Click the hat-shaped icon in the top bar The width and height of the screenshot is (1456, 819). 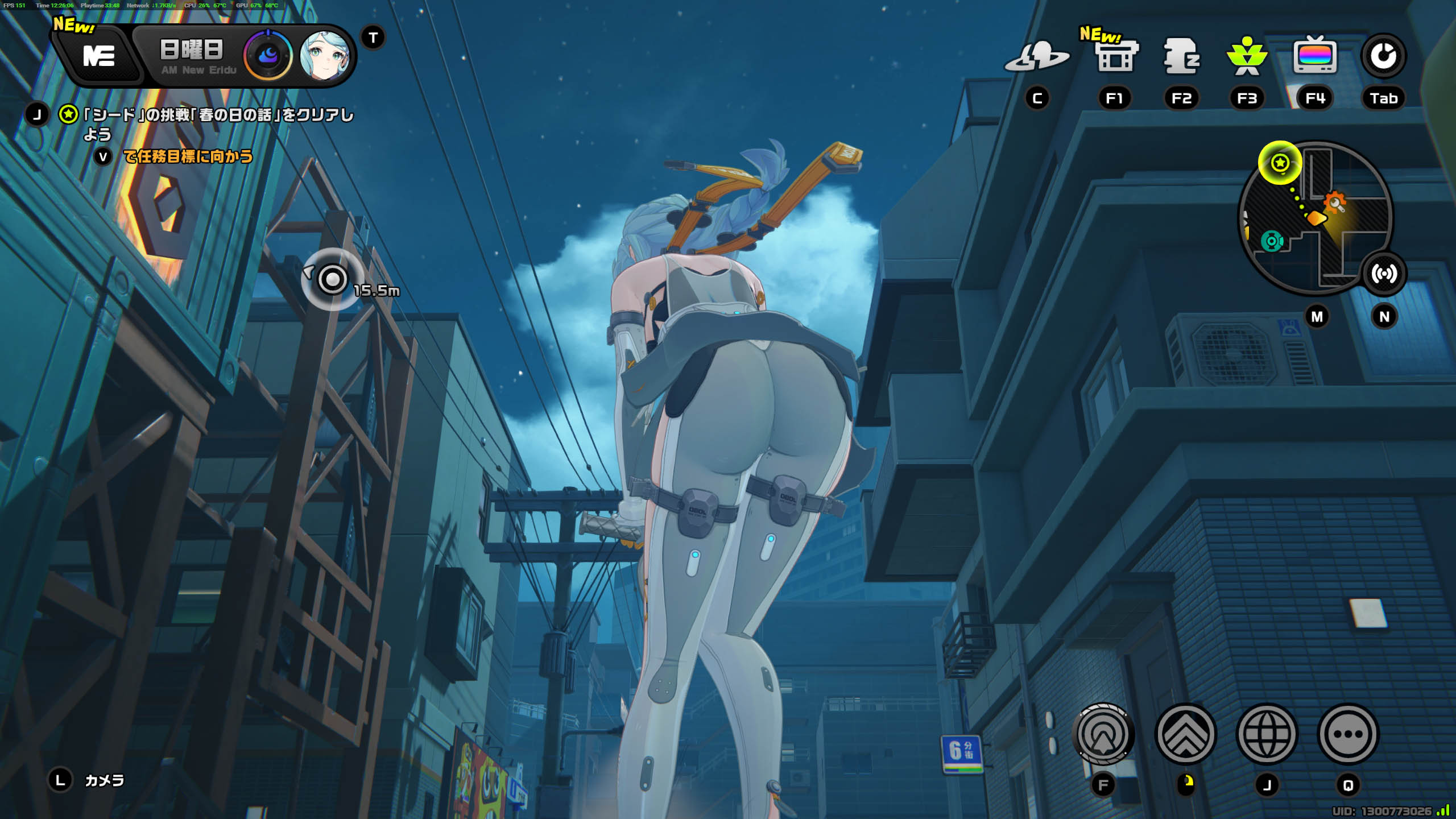pos(1037,57)
